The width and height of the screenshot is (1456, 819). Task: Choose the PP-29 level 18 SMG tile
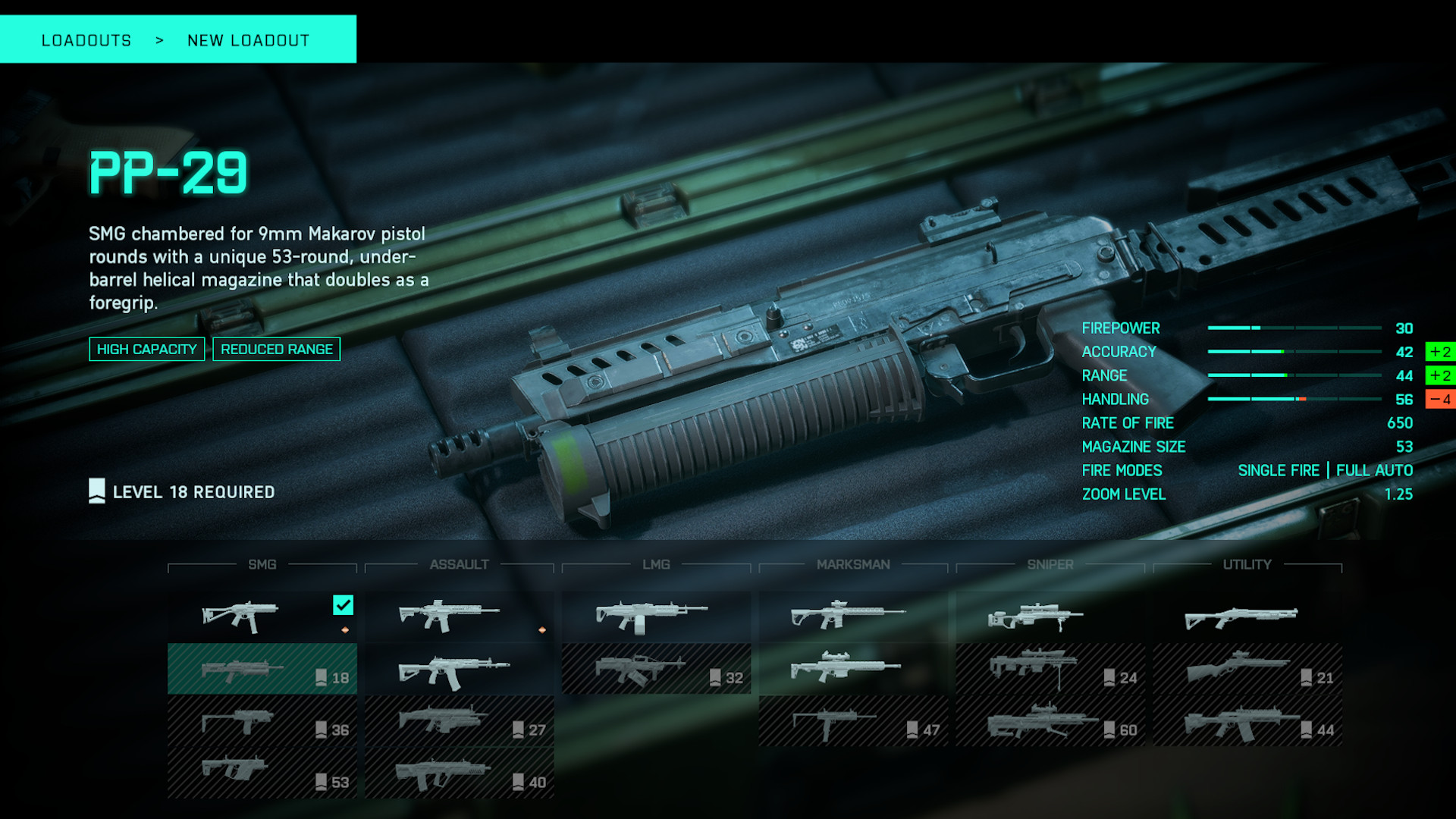[x=262, y=669]
